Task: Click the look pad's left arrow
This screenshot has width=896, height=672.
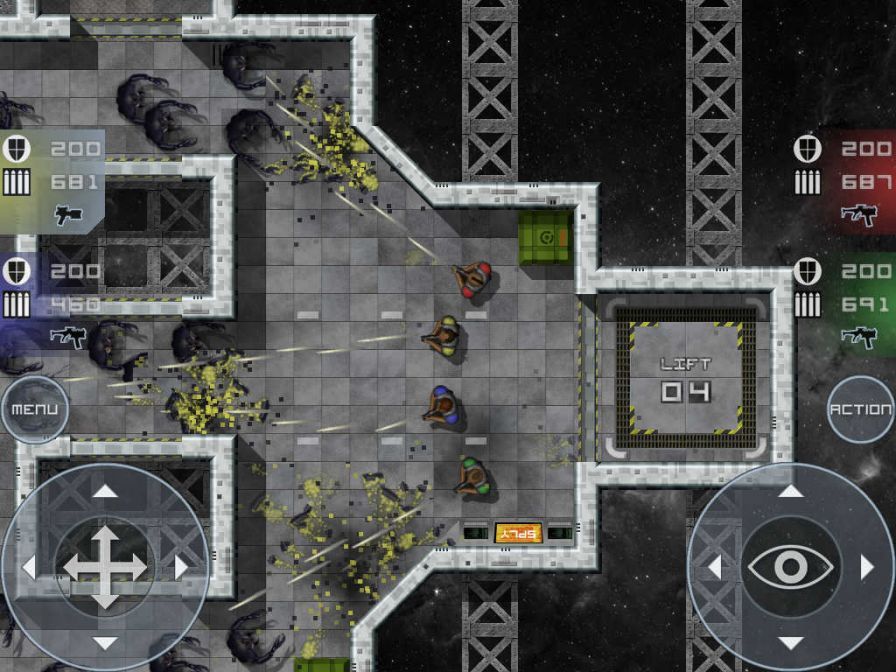Action: [714, 567]
